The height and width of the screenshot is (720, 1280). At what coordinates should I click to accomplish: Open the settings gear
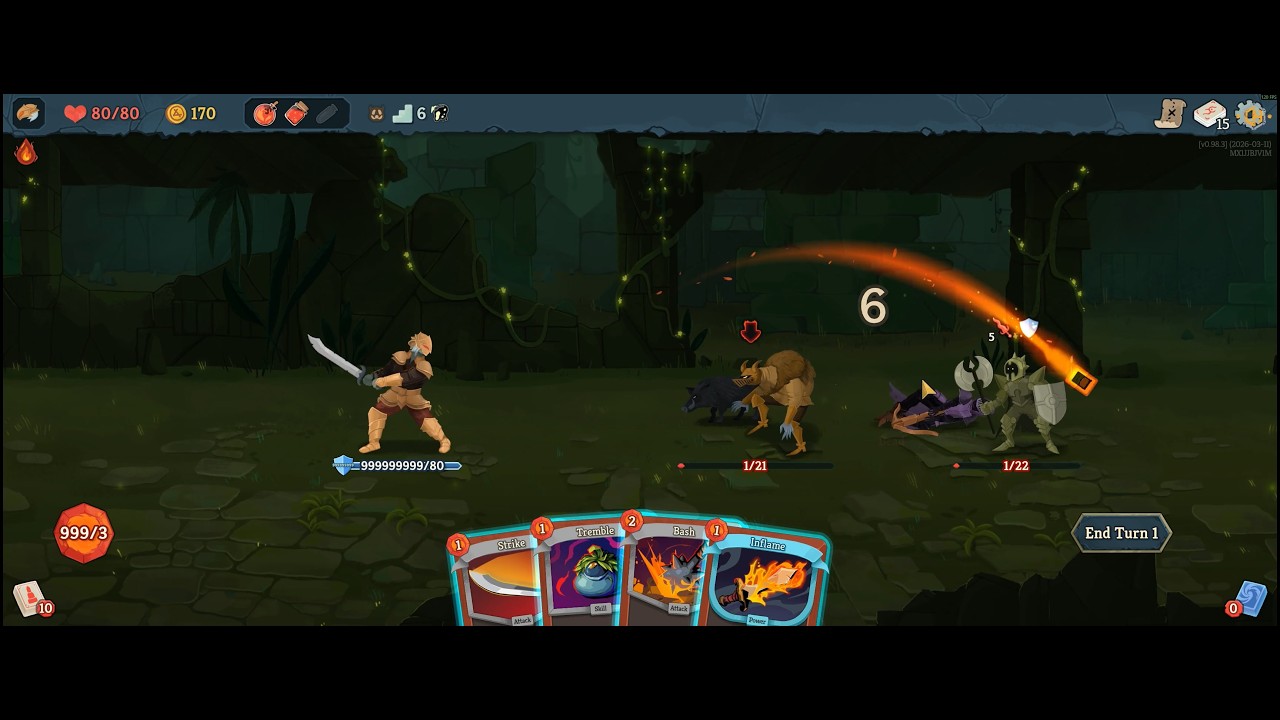click(1251, 114)
